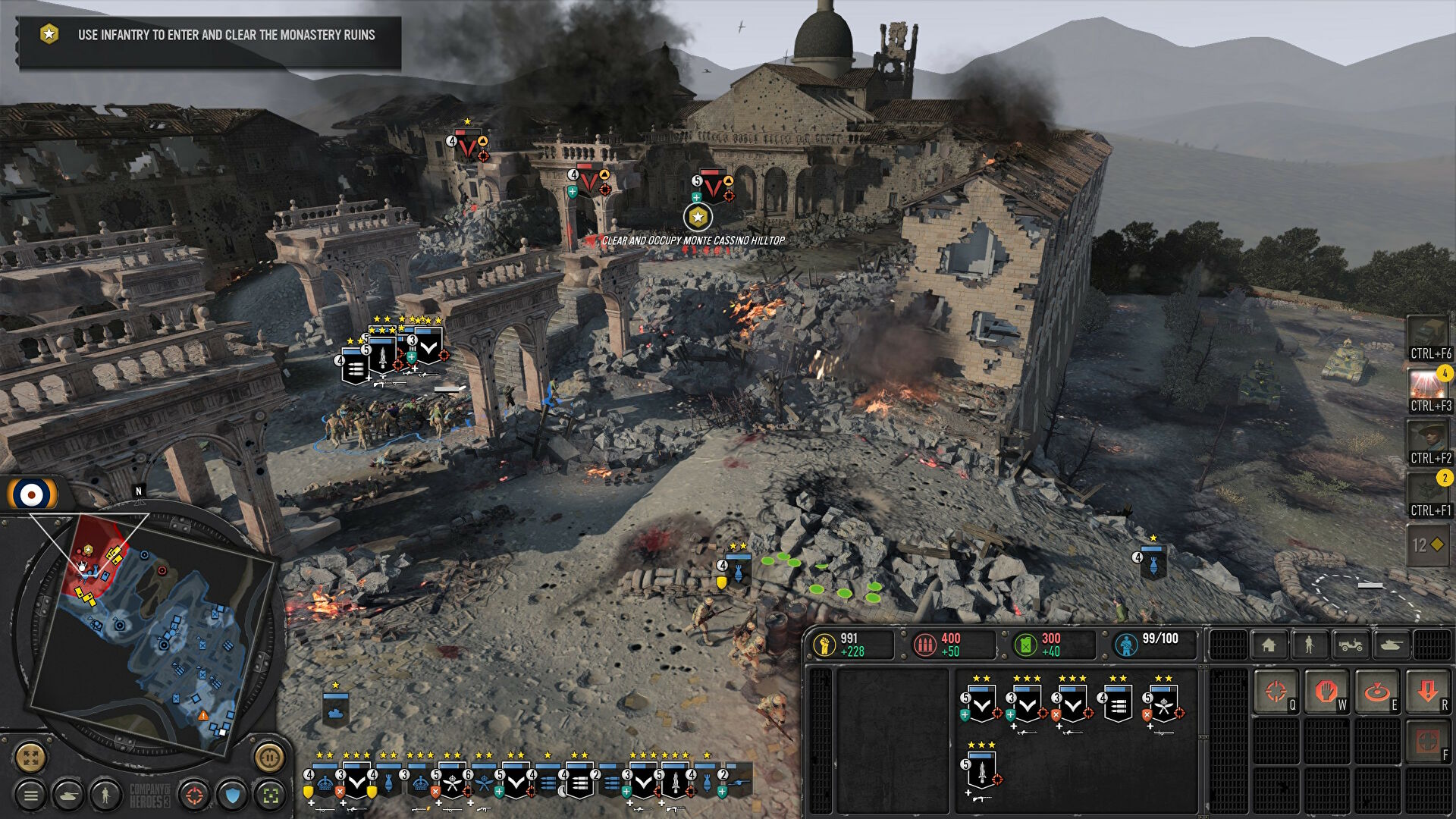
Task: Open the headquarters building production tab
Action: (1269, 645)
